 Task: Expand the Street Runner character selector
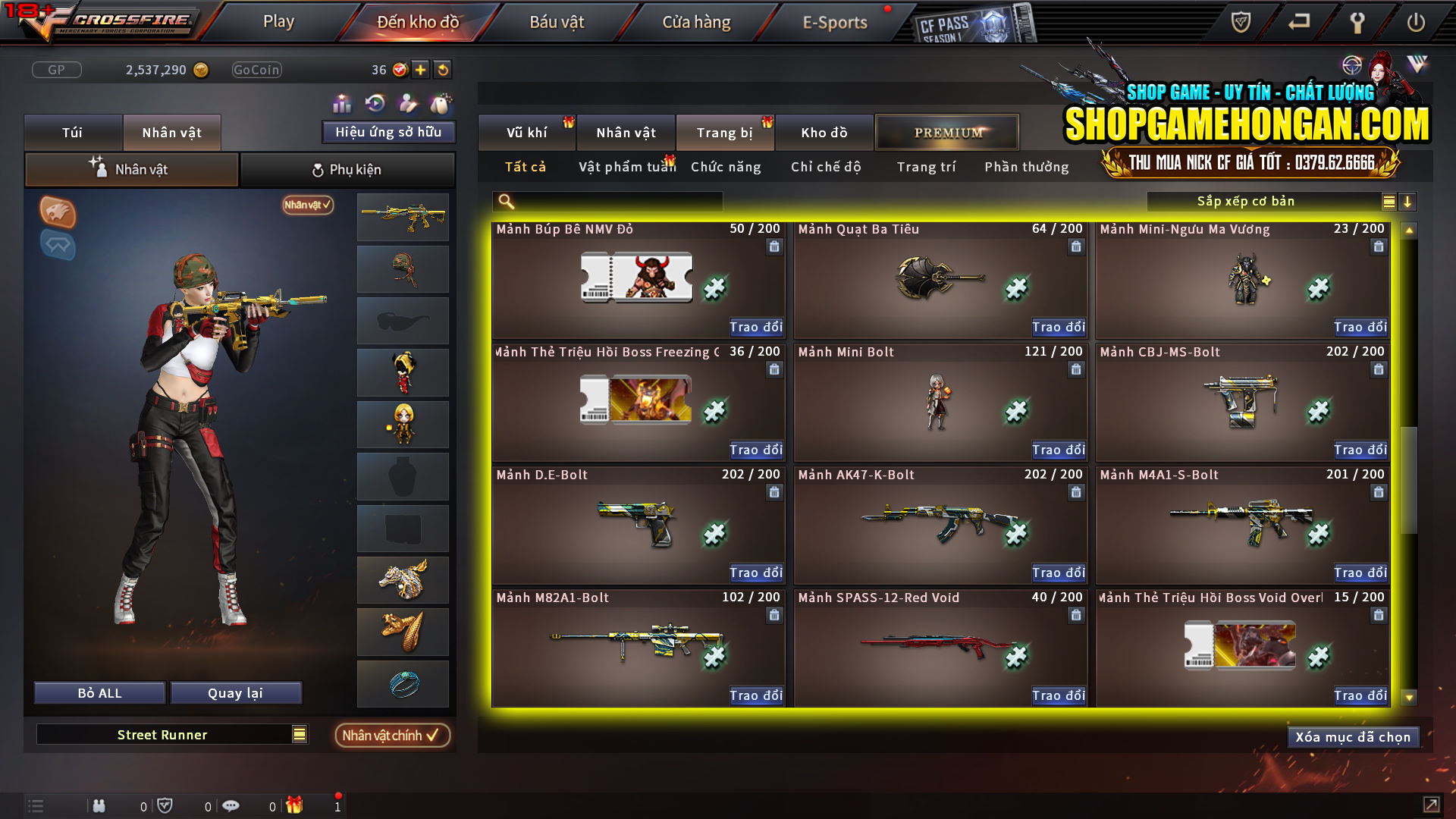tap(299, 734)
